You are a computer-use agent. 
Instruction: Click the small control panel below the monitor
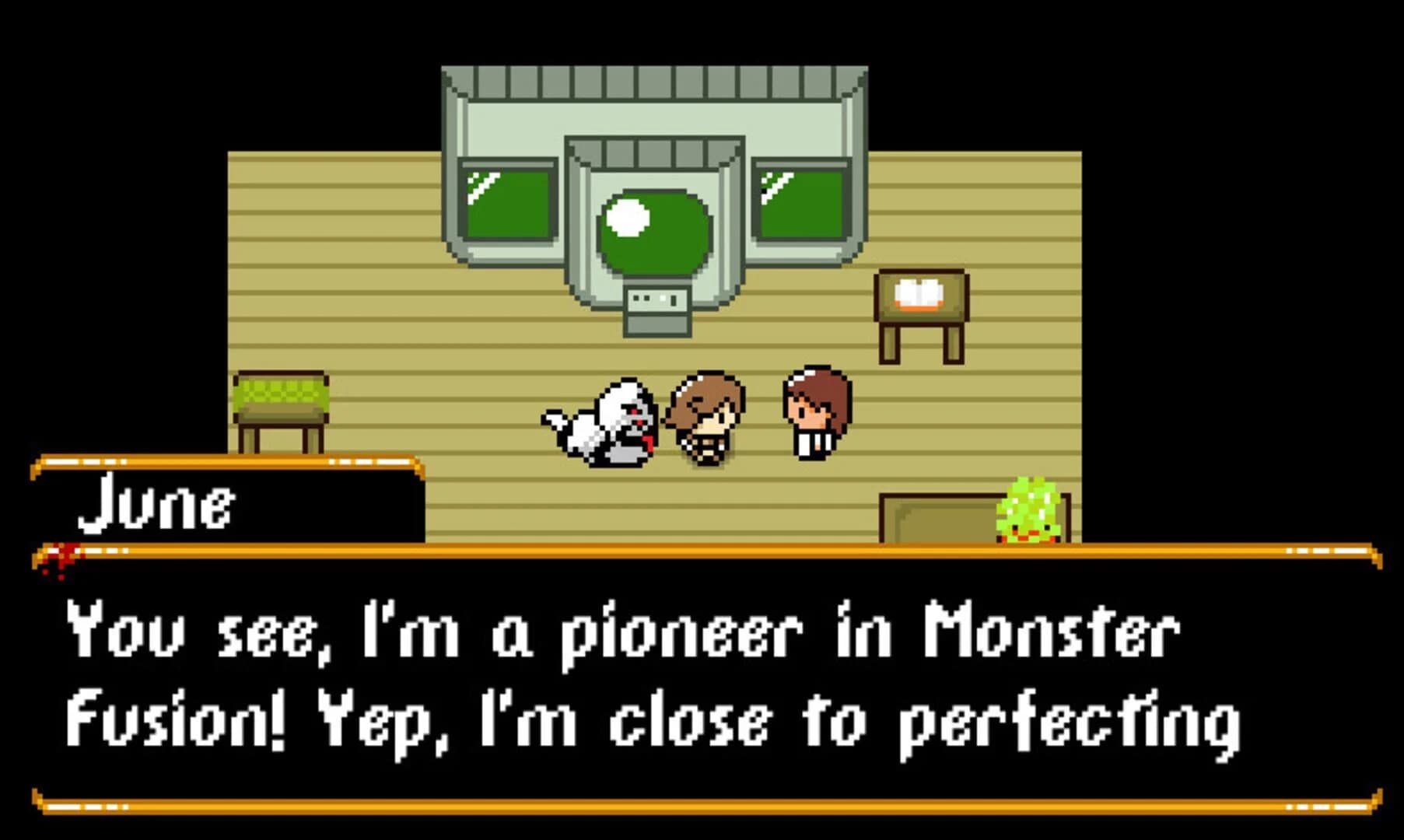657,298
